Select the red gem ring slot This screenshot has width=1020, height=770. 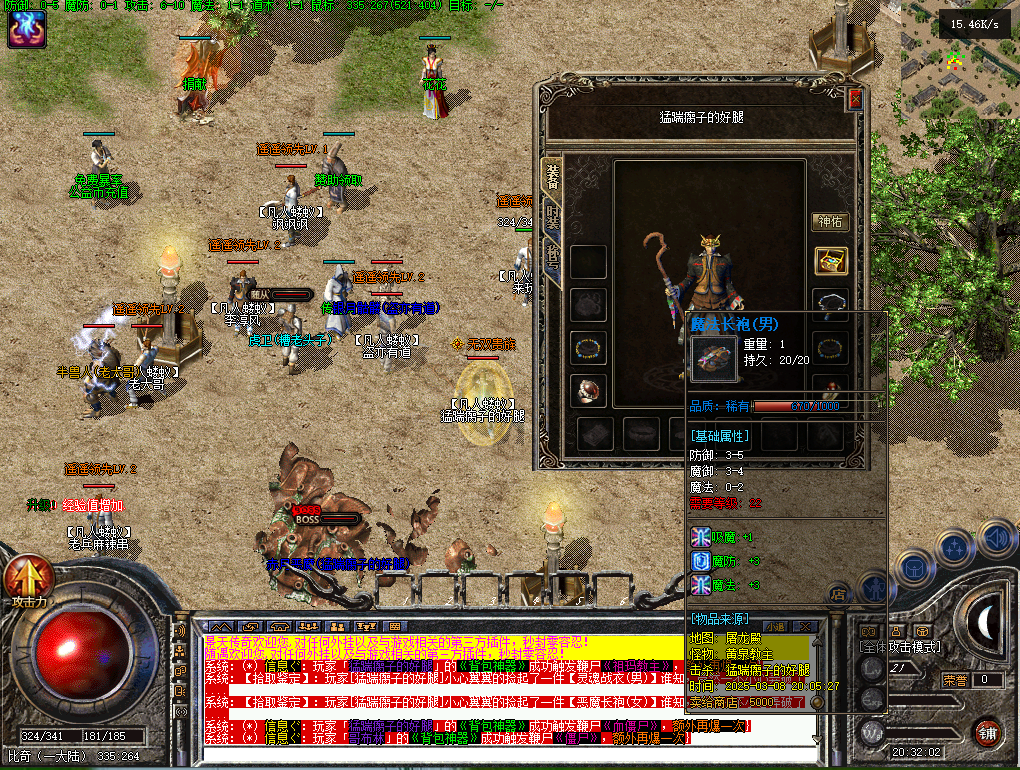click(588, 390)
